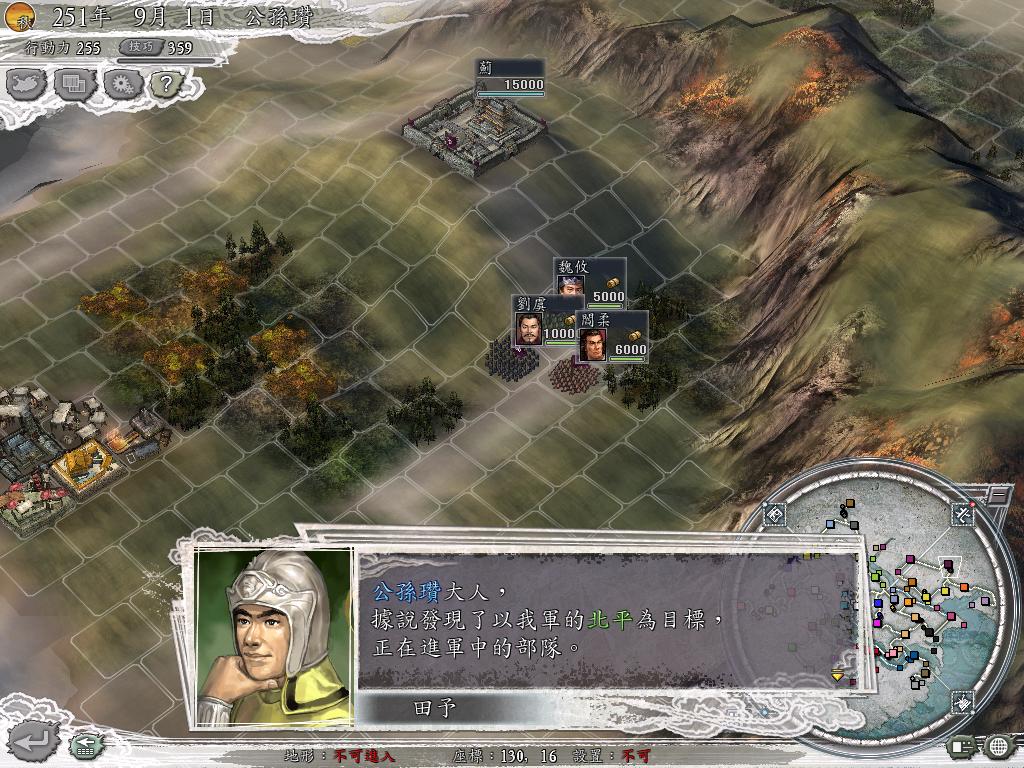Advance the dialogue at the yellow arrow
The width and height of the screenshot is (1024, 768).
tap(838, 676)
